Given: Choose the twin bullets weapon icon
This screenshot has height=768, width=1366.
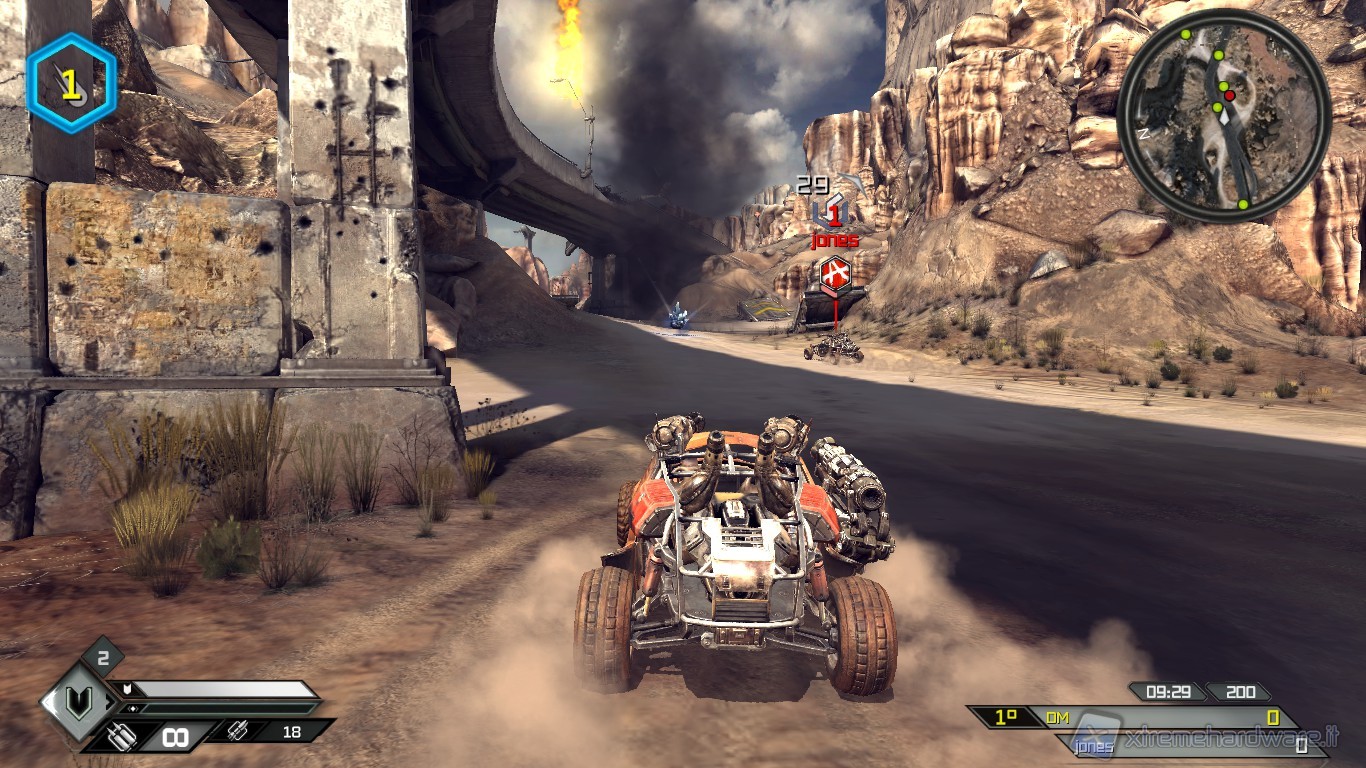Looking at the screenshot, I should (124, 737).
